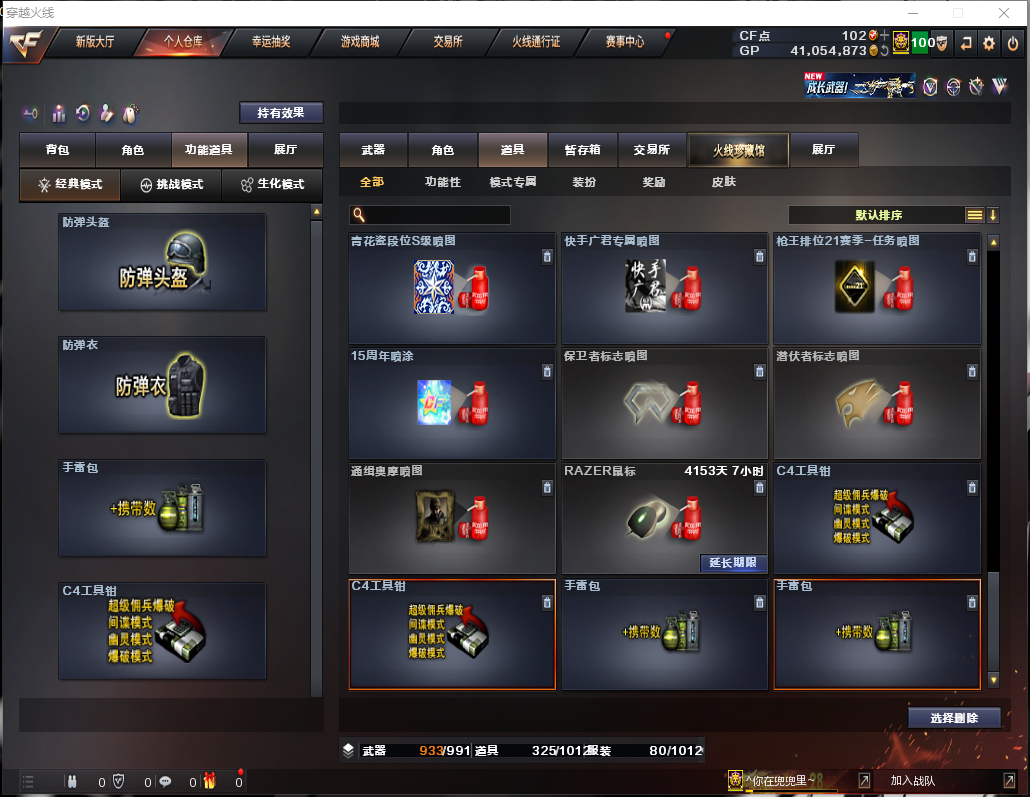1030x797 pixels.
Task: Open the 游戏商城 shop menu
Action: click(360, 42)
